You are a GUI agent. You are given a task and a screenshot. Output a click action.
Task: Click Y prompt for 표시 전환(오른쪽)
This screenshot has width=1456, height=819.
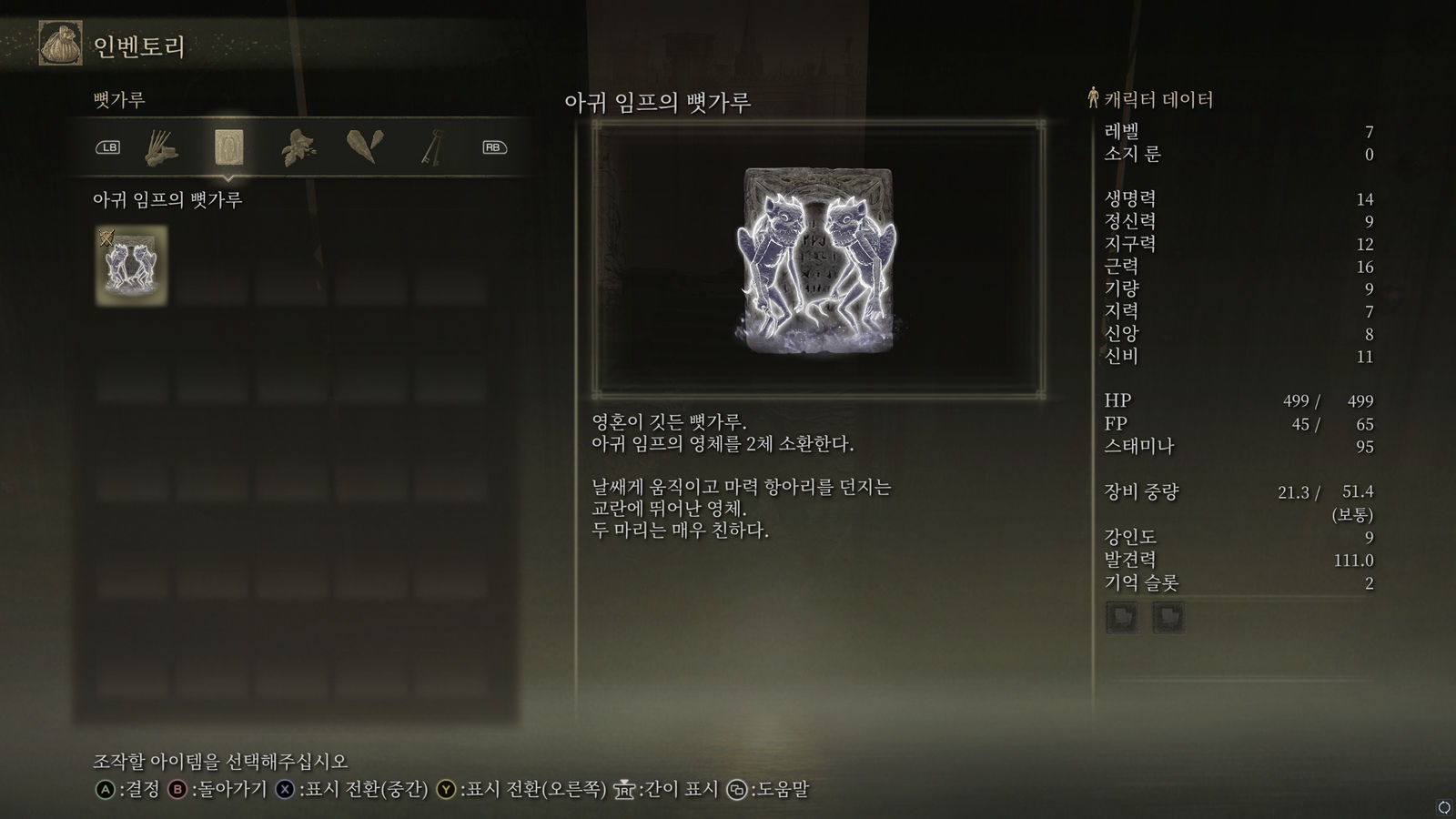pyautogui.click(x=448, y=791)
